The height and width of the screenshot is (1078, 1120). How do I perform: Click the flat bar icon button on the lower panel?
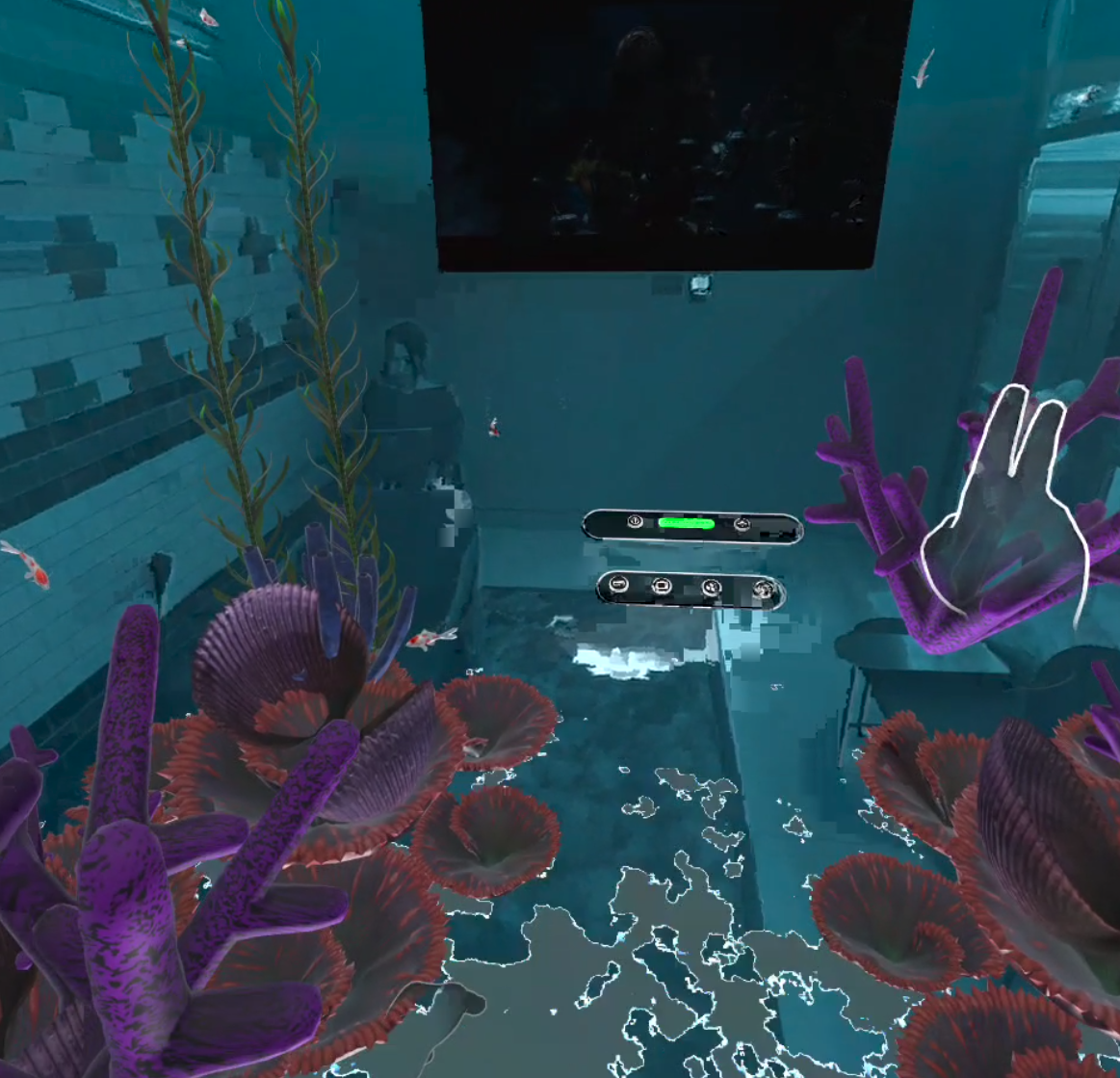pyautogui.click(x=618, y=584)
